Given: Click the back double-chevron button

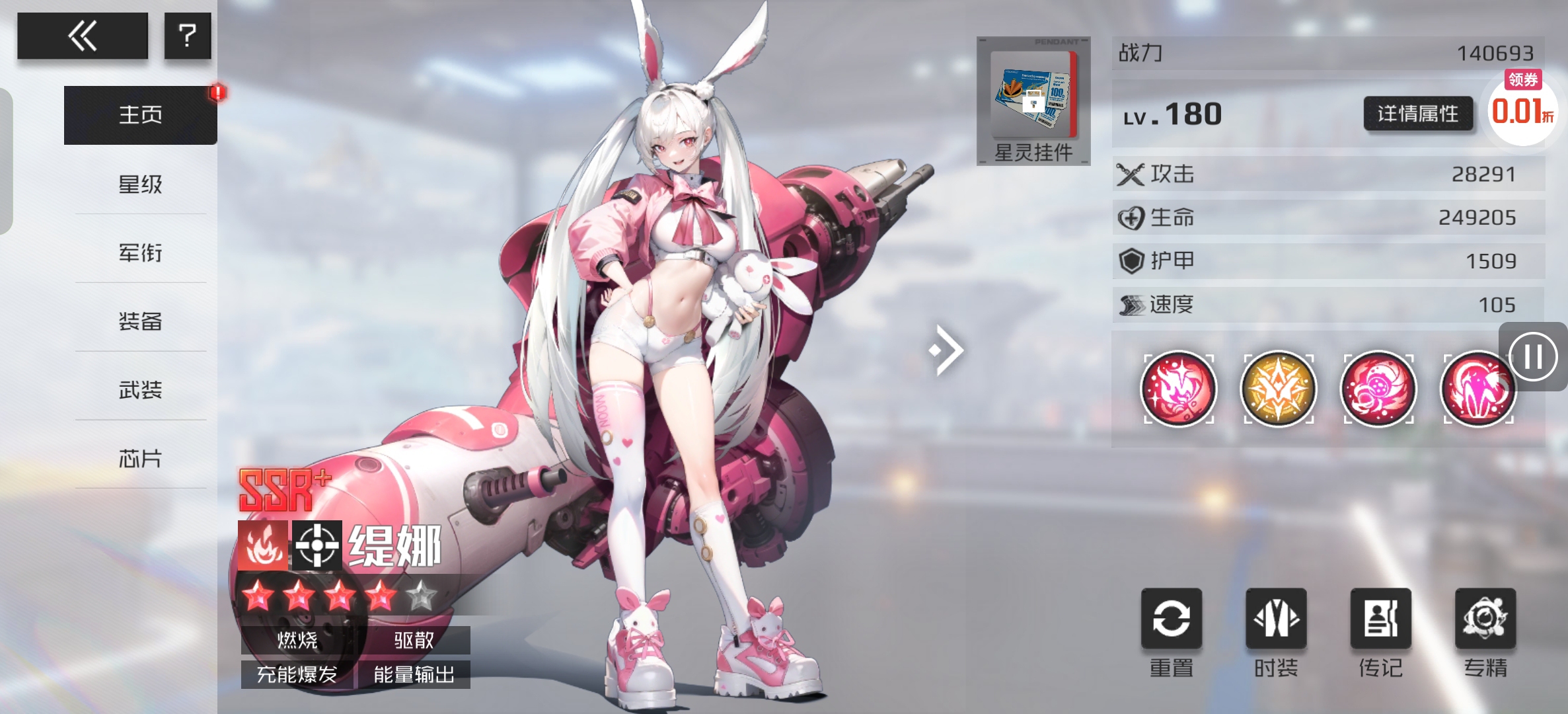Looking at the screenshot, I should (83, 35).
